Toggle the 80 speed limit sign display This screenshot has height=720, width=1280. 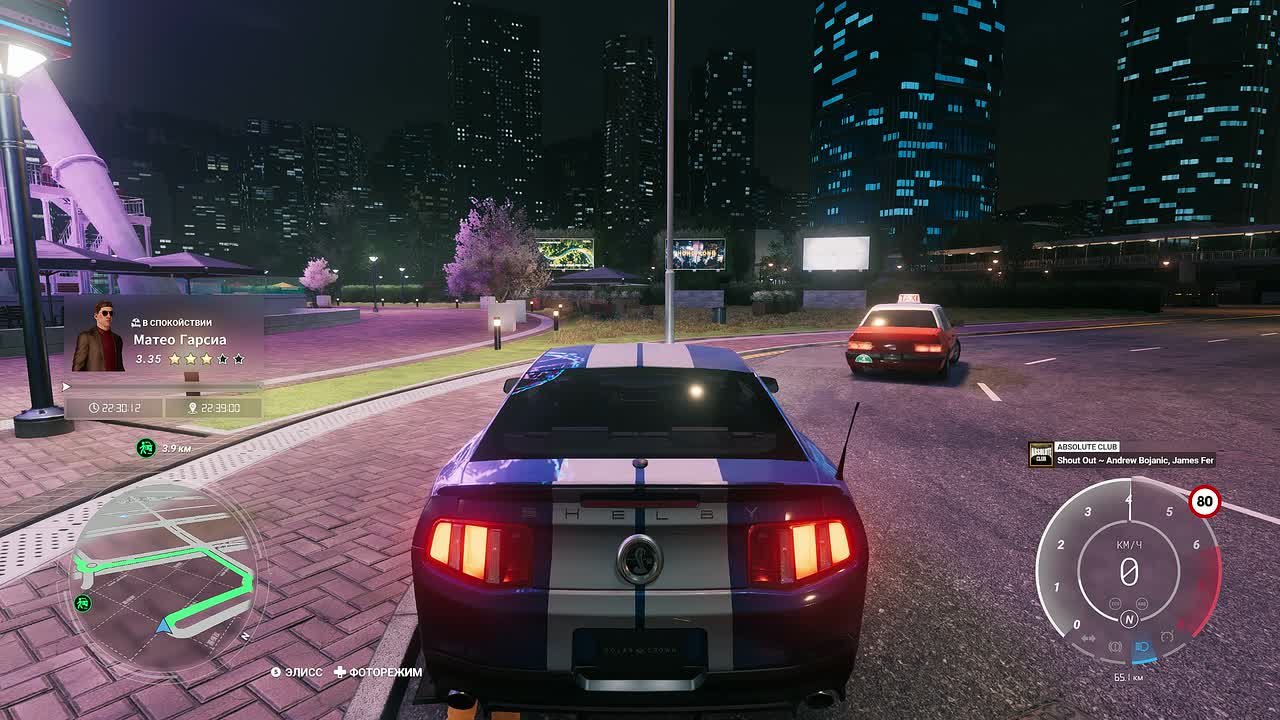(x=1205, y=501)
